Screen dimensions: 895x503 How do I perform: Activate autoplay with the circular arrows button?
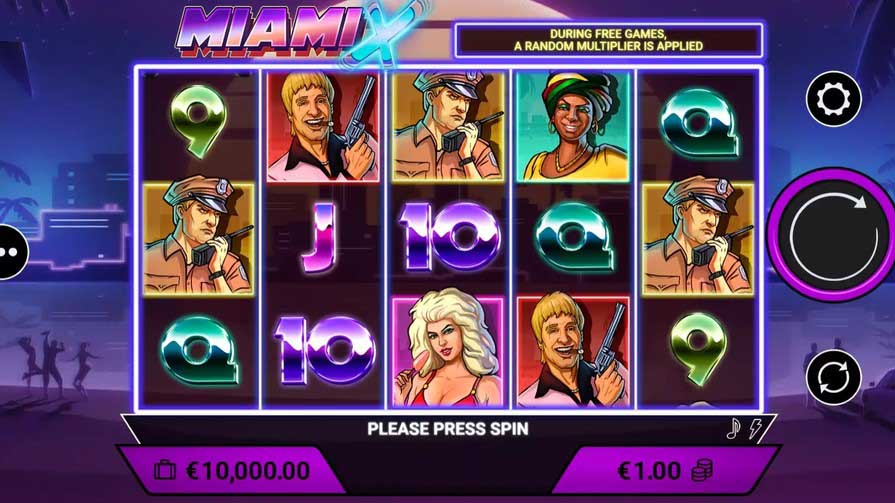[833, 377]
